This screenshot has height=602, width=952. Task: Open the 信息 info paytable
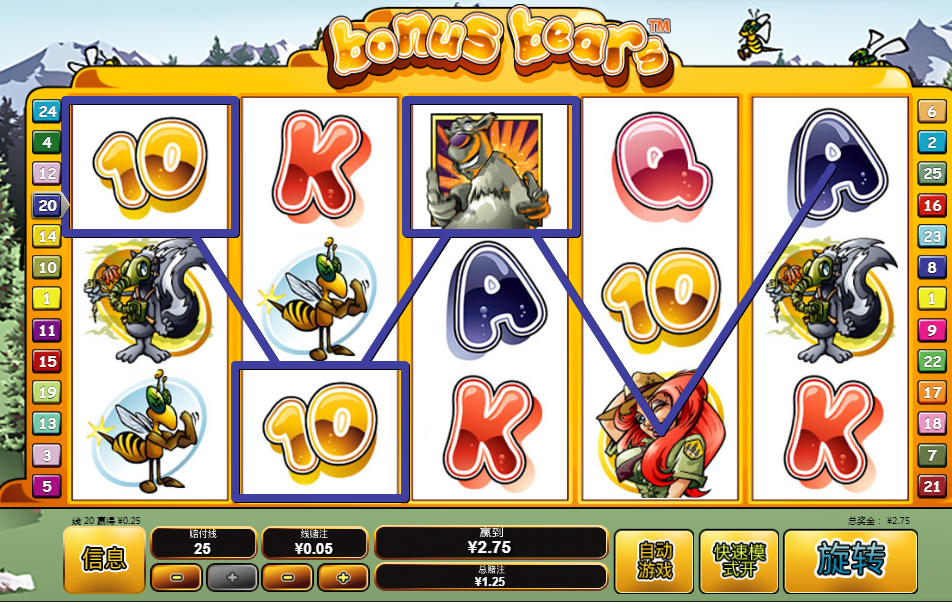click(x=103, y=560)
